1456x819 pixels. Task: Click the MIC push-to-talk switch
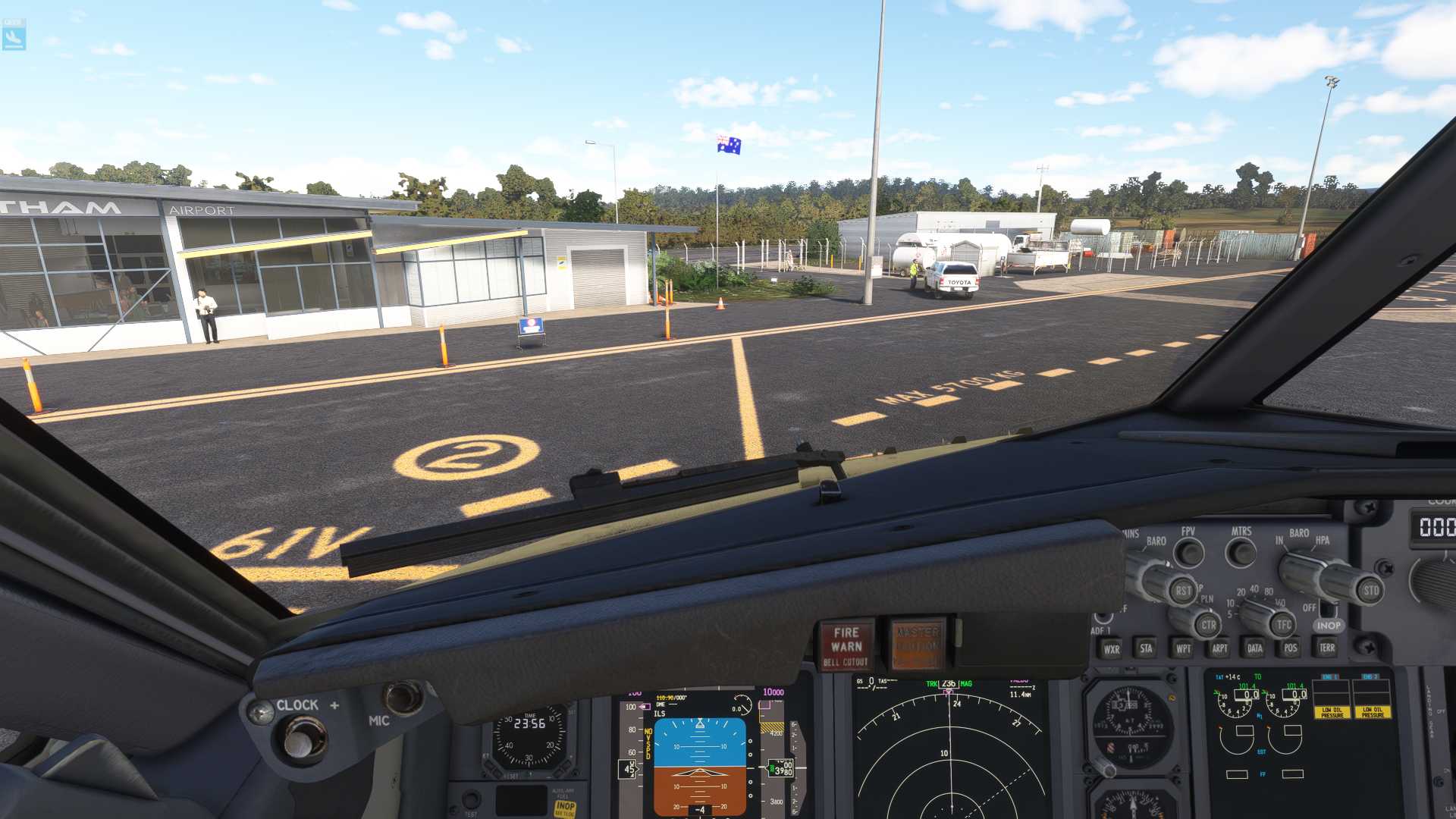coord(402,698)
